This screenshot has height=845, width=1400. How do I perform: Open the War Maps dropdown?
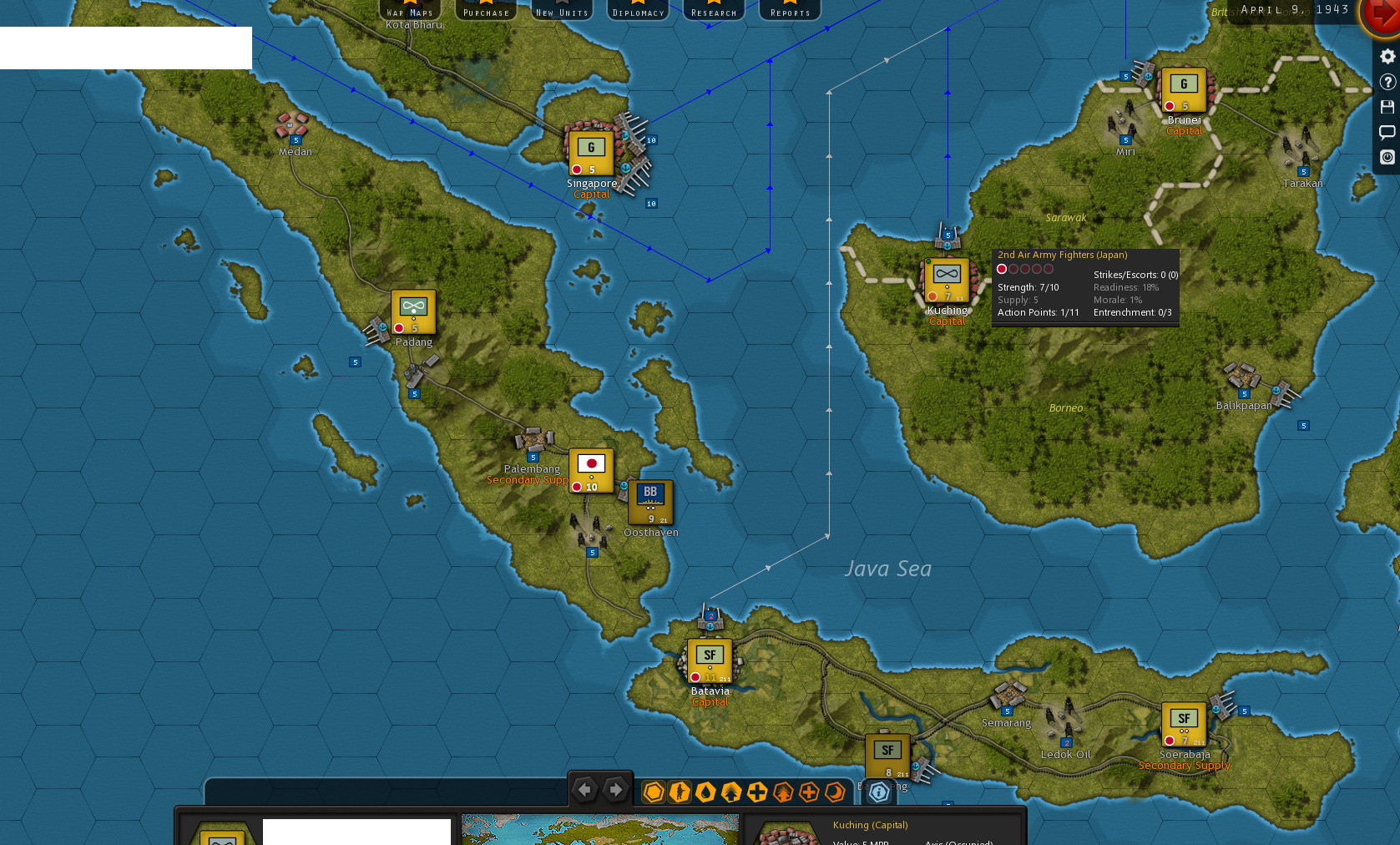point(410,10)
